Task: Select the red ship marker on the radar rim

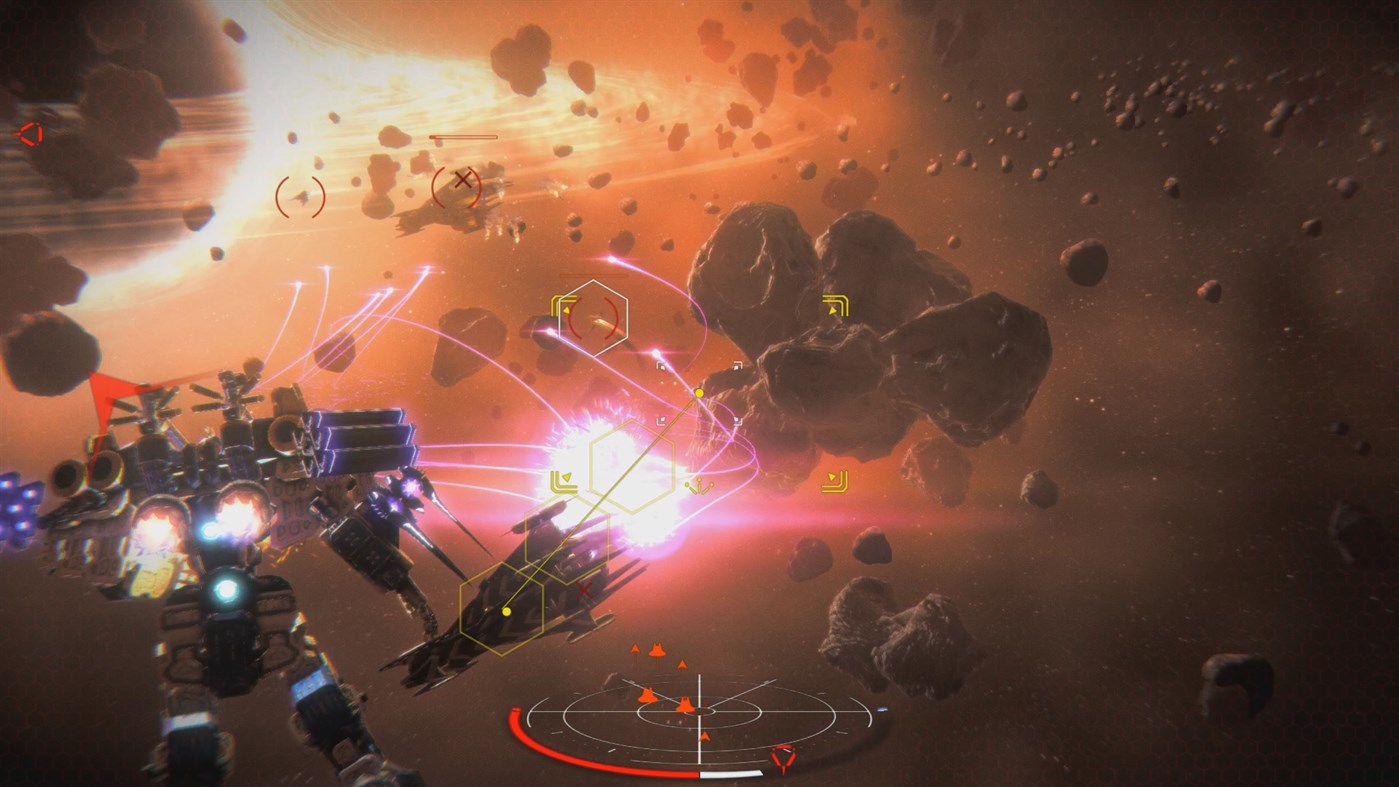Action: pos(783,758)
